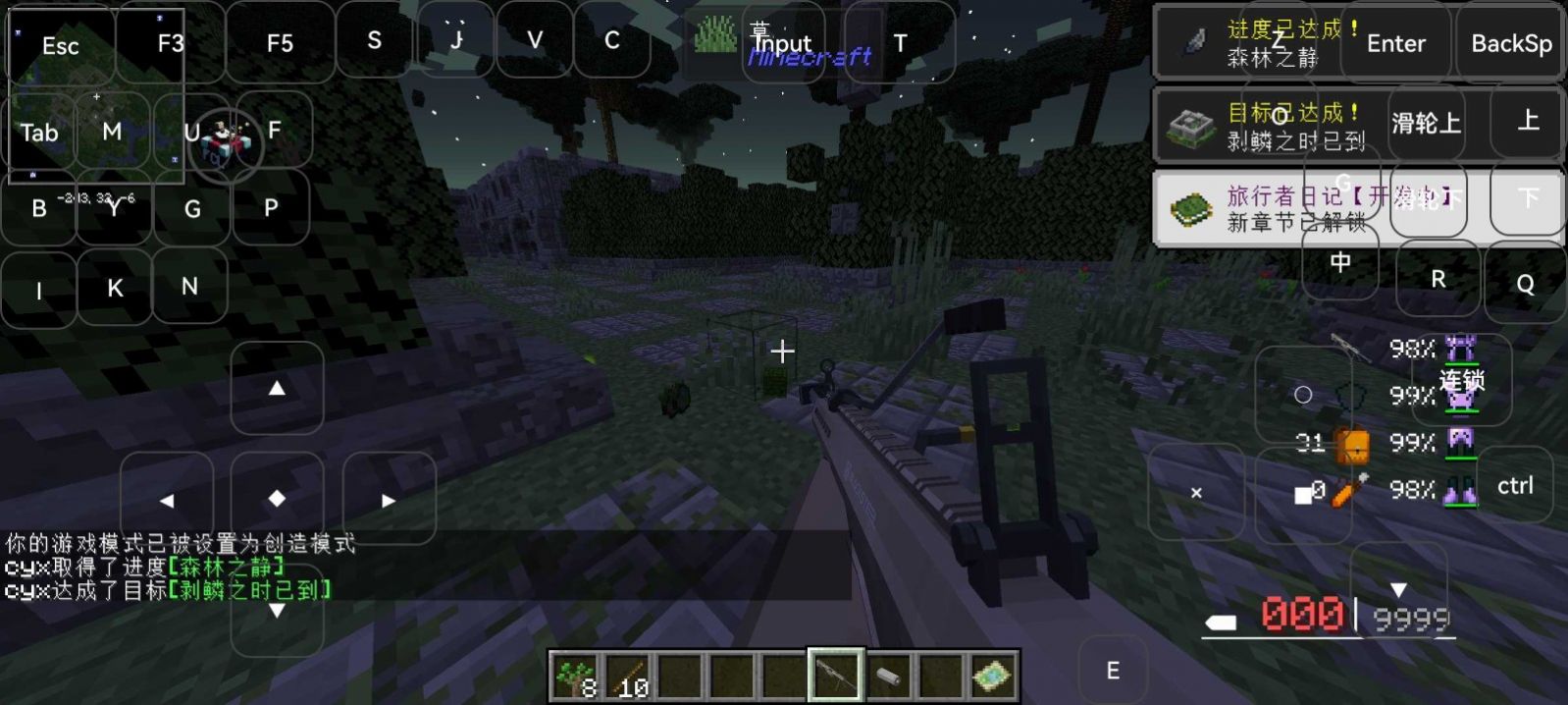Tap the ctrl touch button
Image resolution: width=1568 pixels, height=705 pixels.
click(1515, 485)
